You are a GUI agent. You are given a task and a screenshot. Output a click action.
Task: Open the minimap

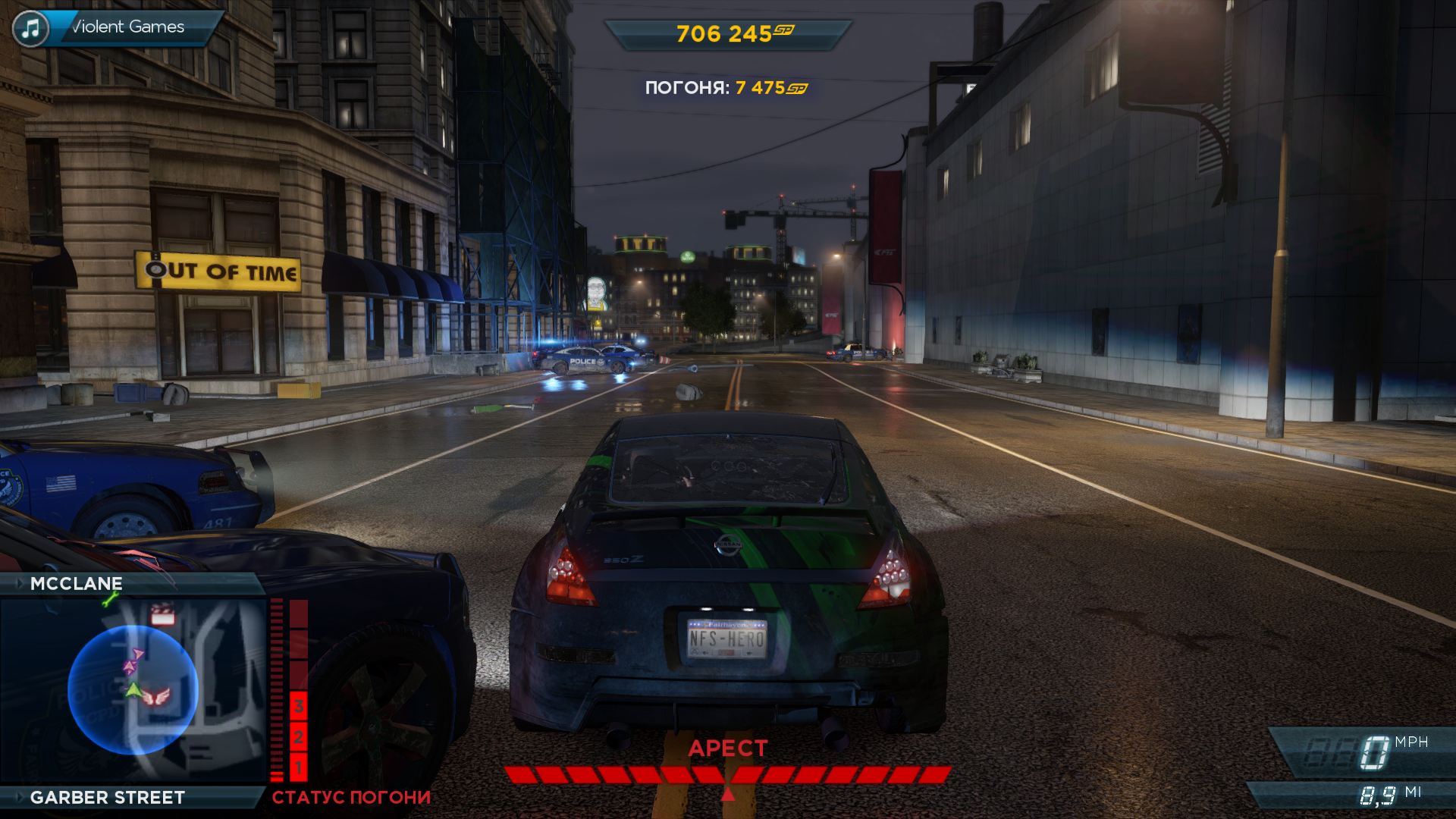(133, 690)
